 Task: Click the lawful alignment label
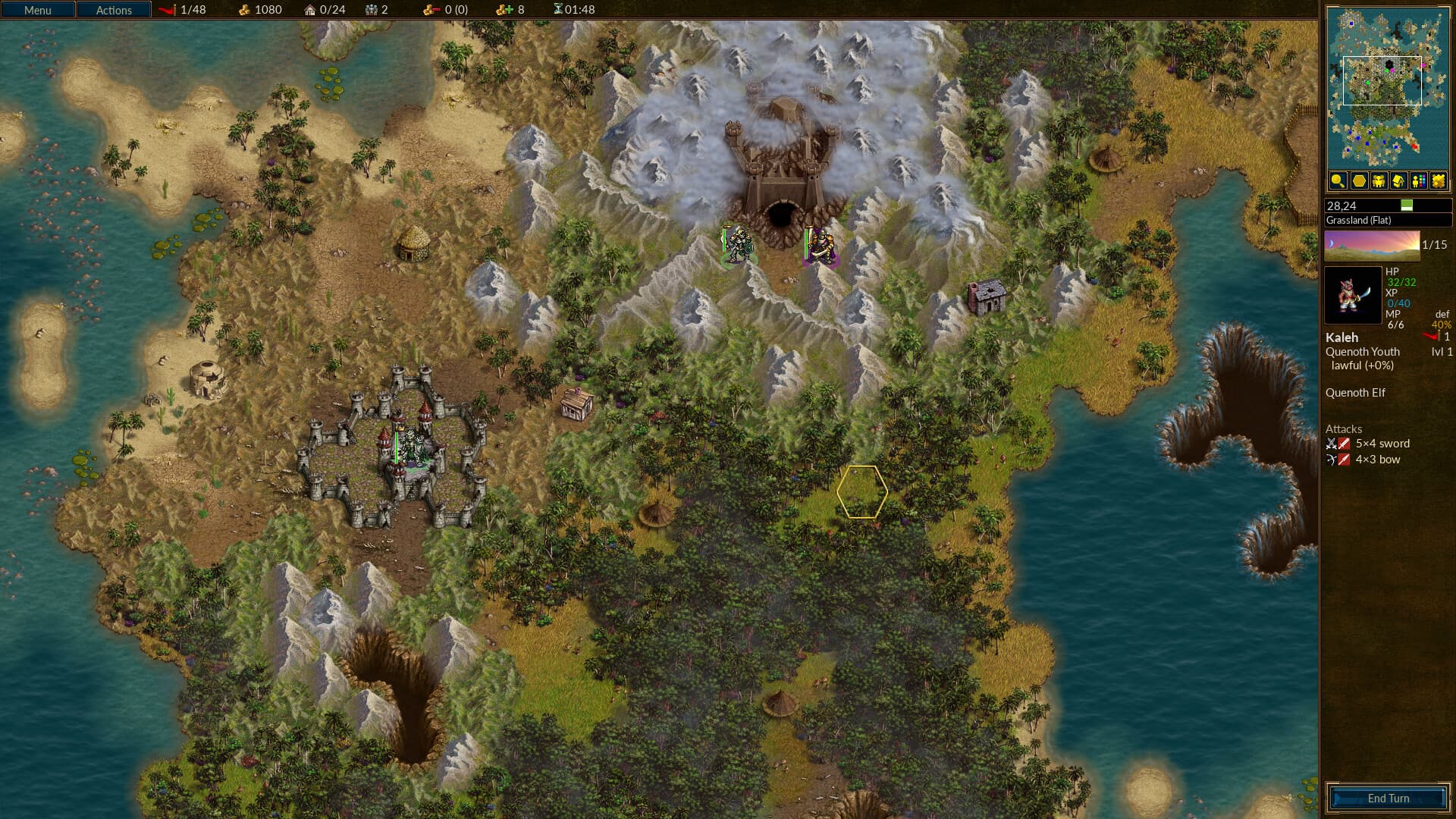pos(1362,366)
